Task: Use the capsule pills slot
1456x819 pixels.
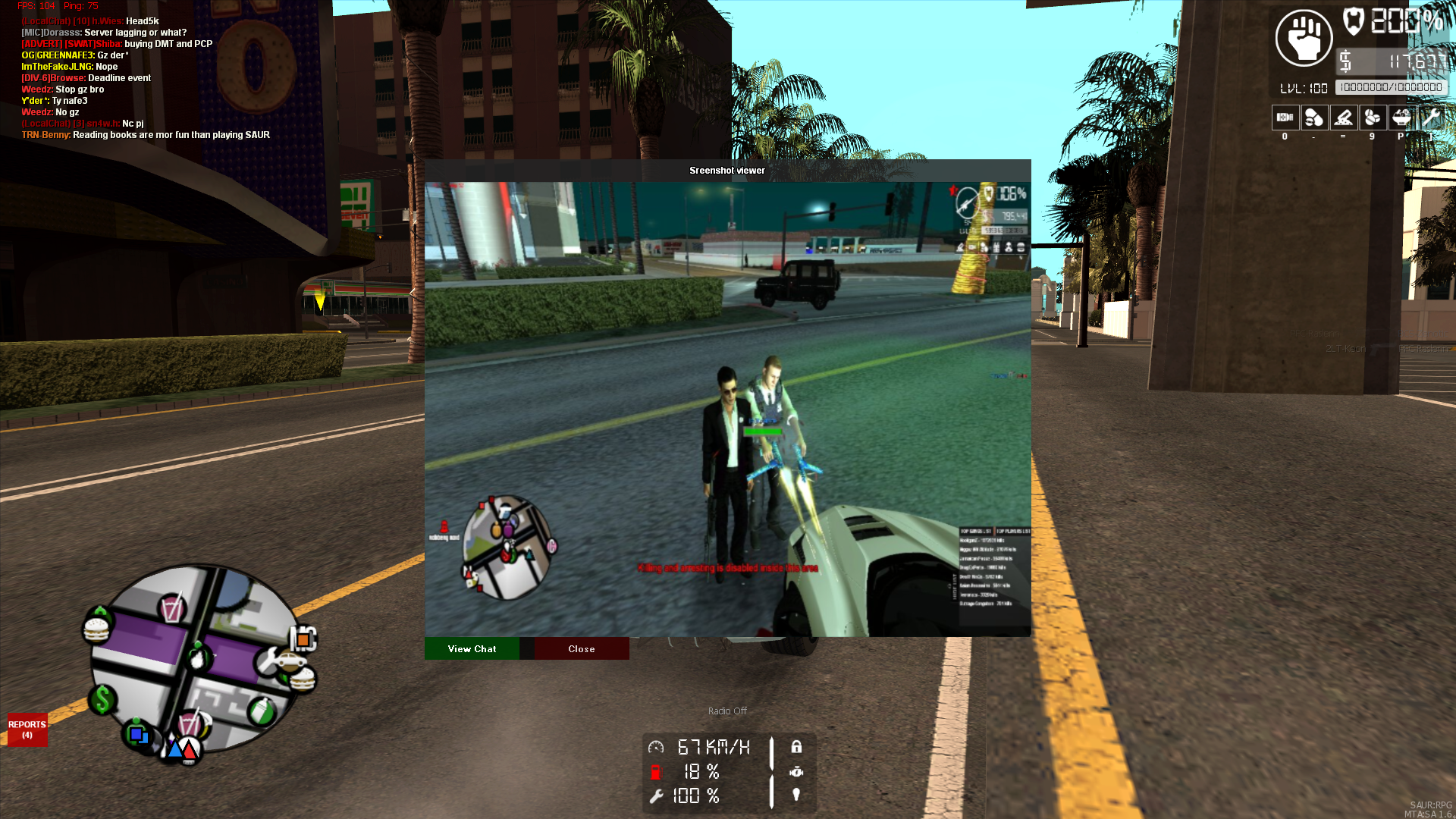Action: (x=1313, y=118)
